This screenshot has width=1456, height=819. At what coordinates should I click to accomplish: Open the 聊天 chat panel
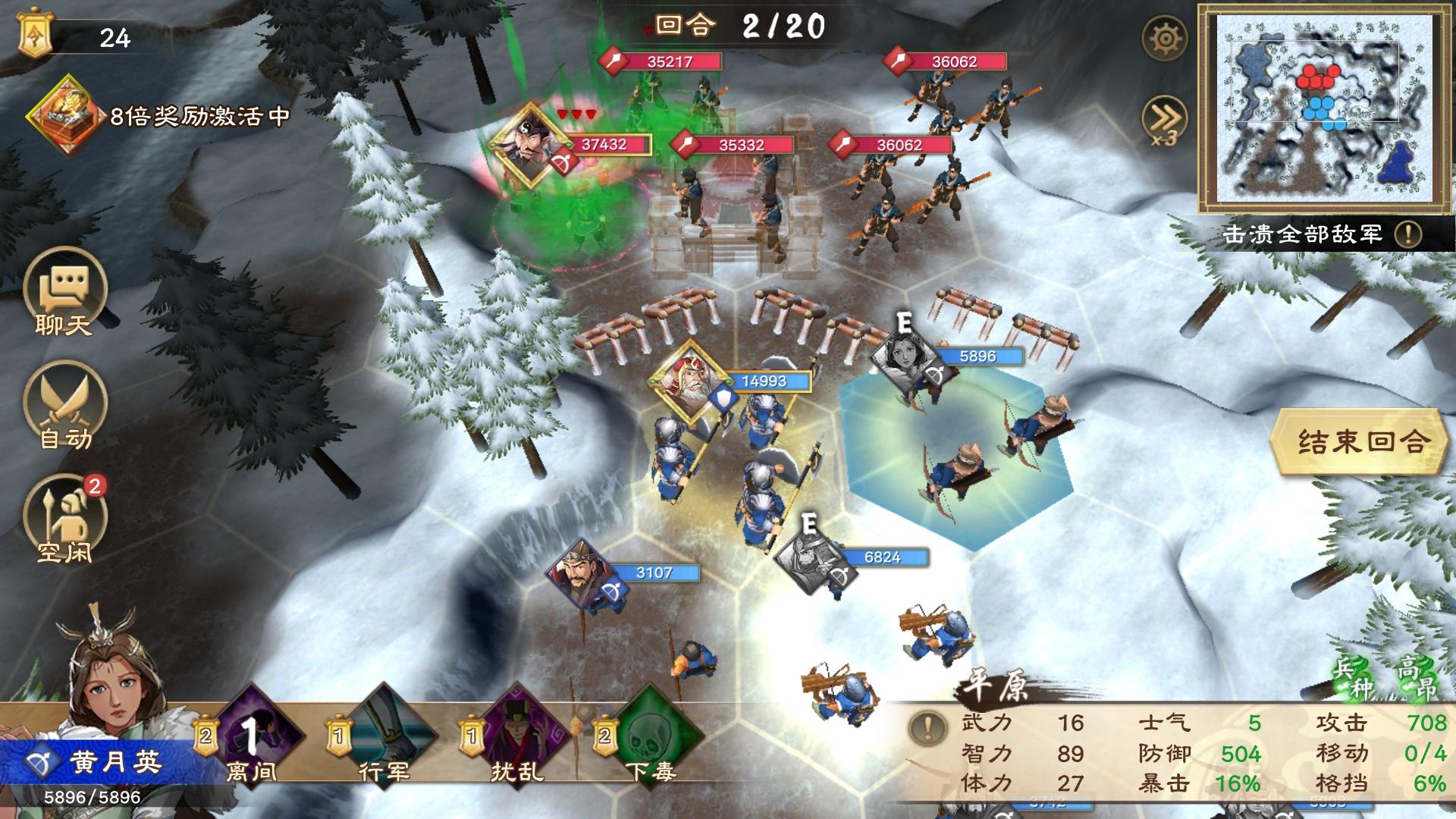(64, 297)
